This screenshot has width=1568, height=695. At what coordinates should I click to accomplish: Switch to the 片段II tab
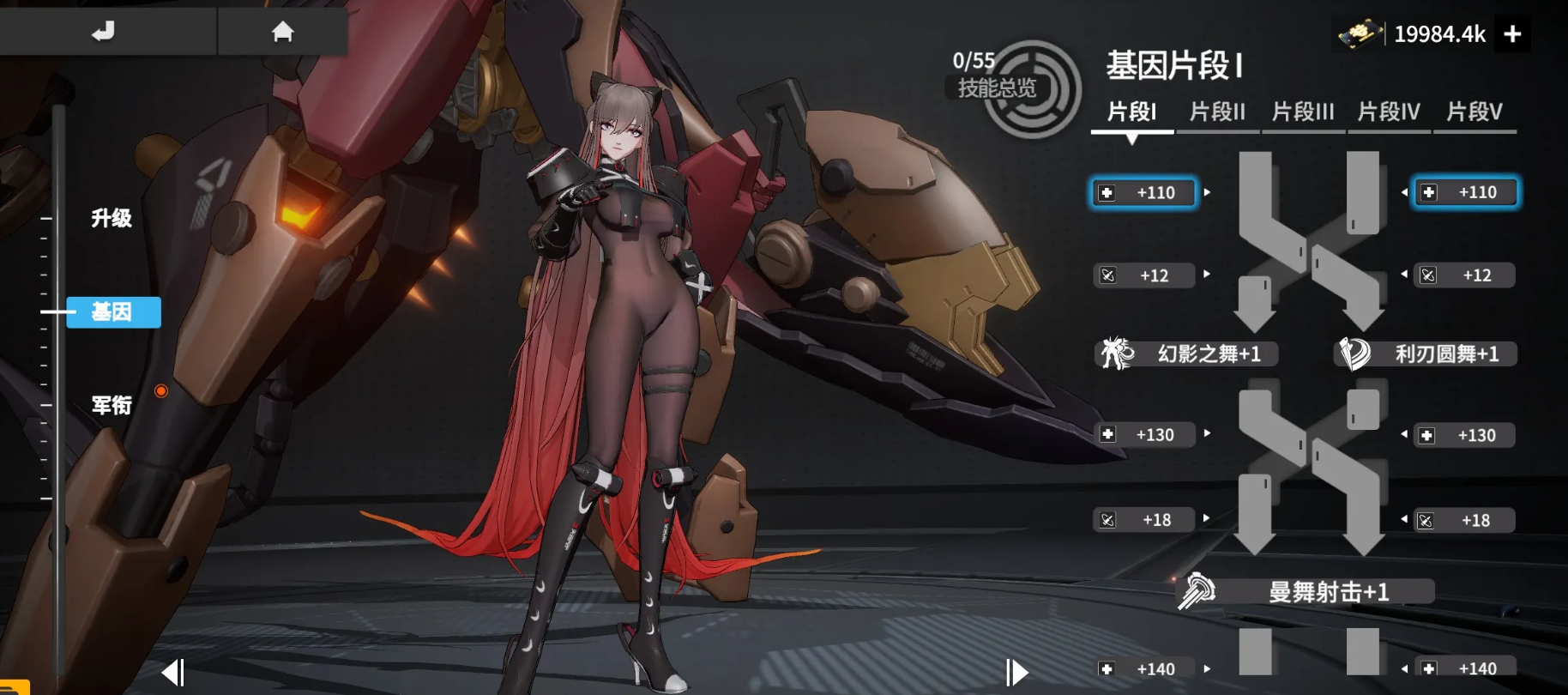pyautogui.click(x=1217, y=112)
